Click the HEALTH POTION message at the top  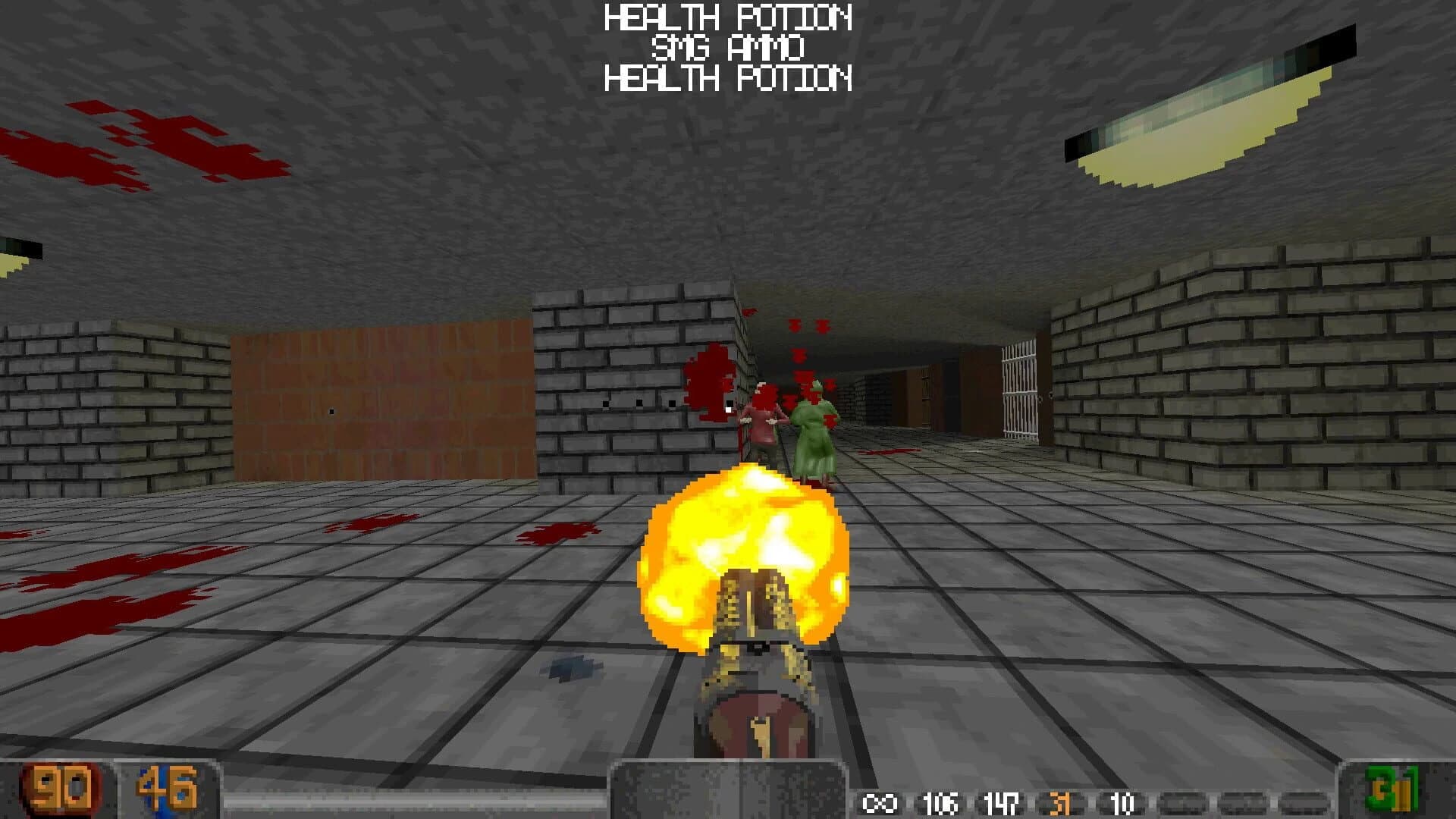click(x=728, y=17)
